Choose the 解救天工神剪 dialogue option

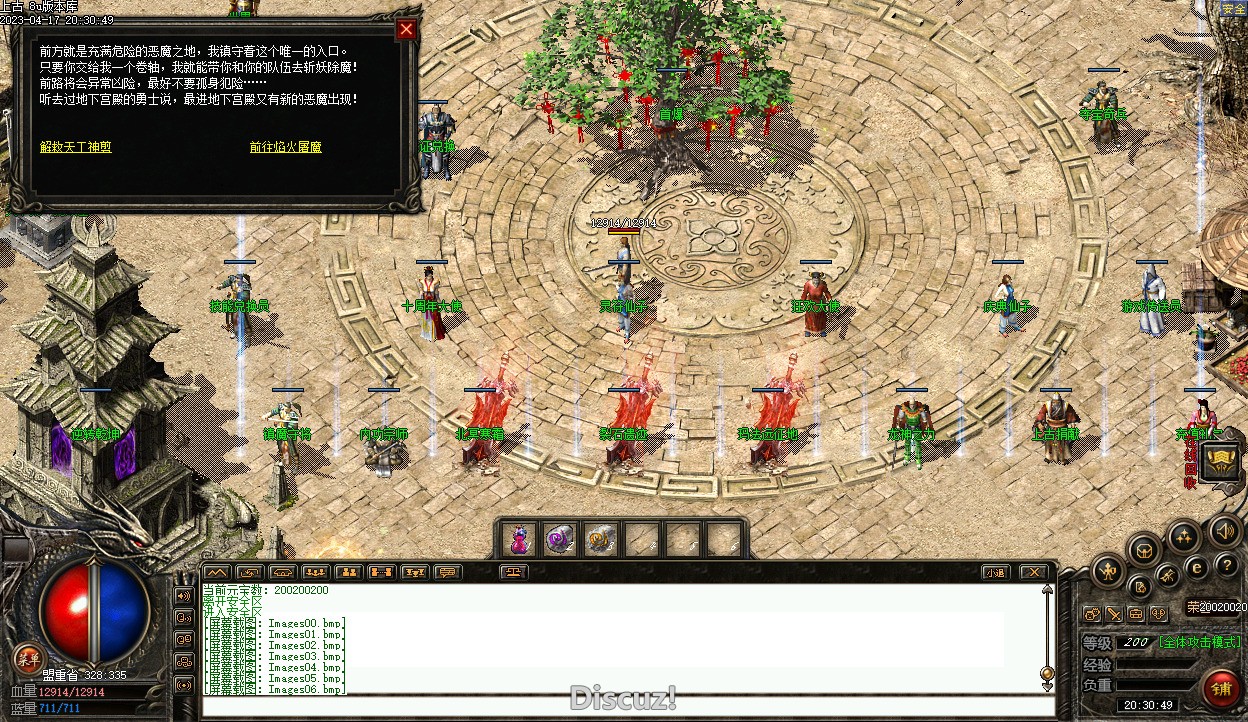point(76,147)
